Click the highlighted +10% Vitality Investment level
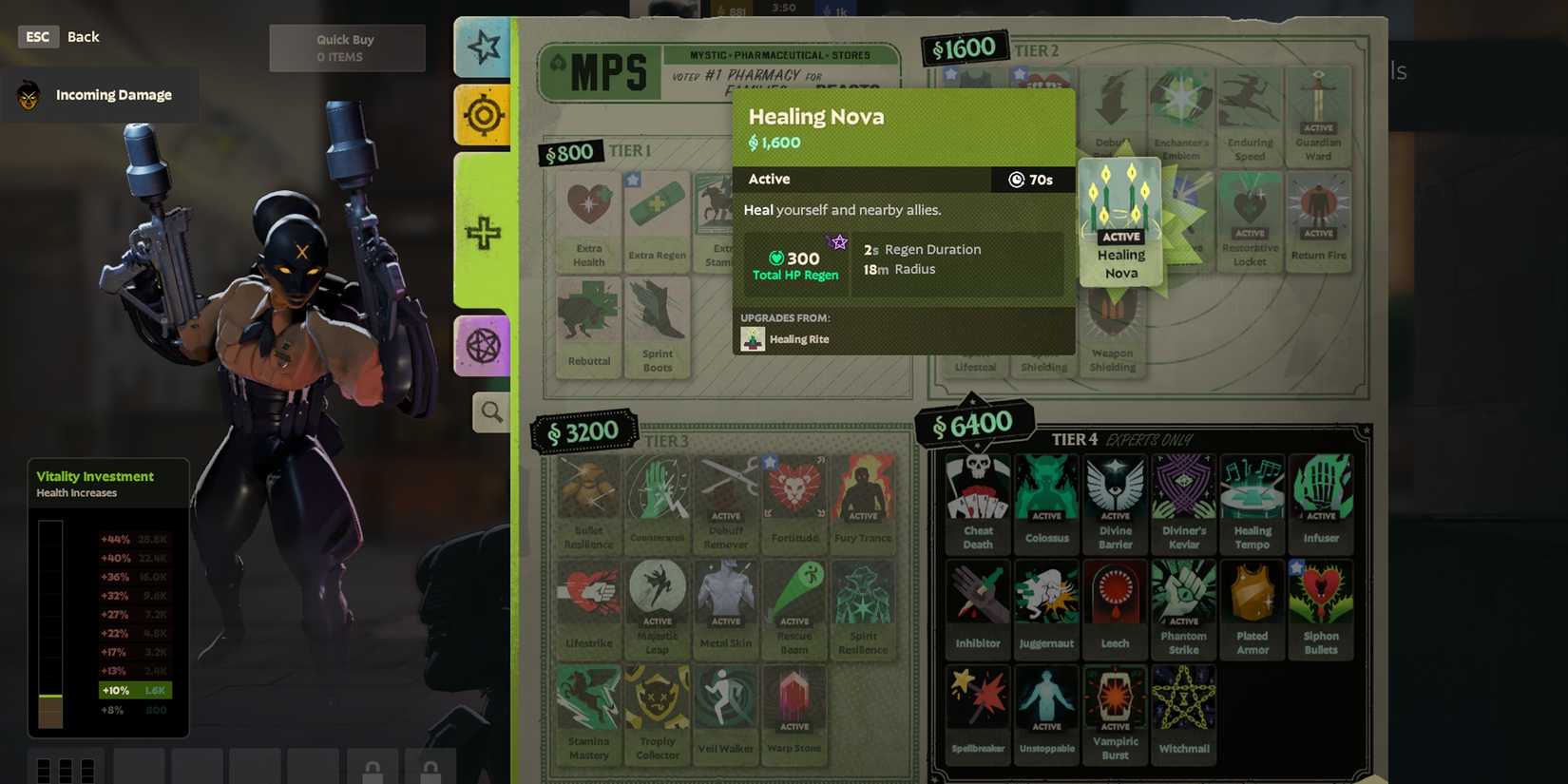The width and height of the screenshot is (1568, 784). 137,690
